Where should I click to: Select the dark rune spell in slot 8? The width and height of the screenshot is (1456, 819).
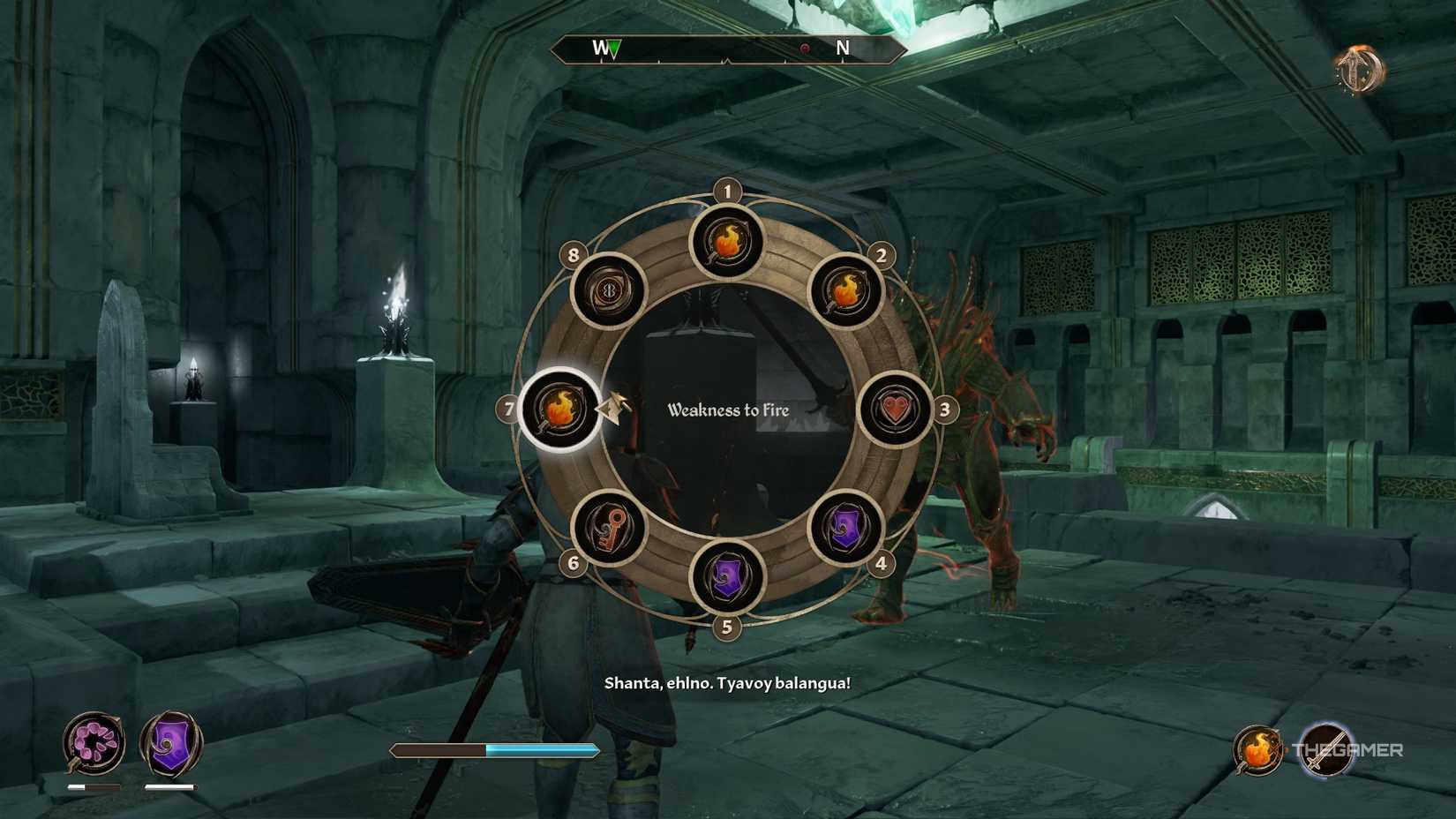pyautogui.click(x=611, y=291)
